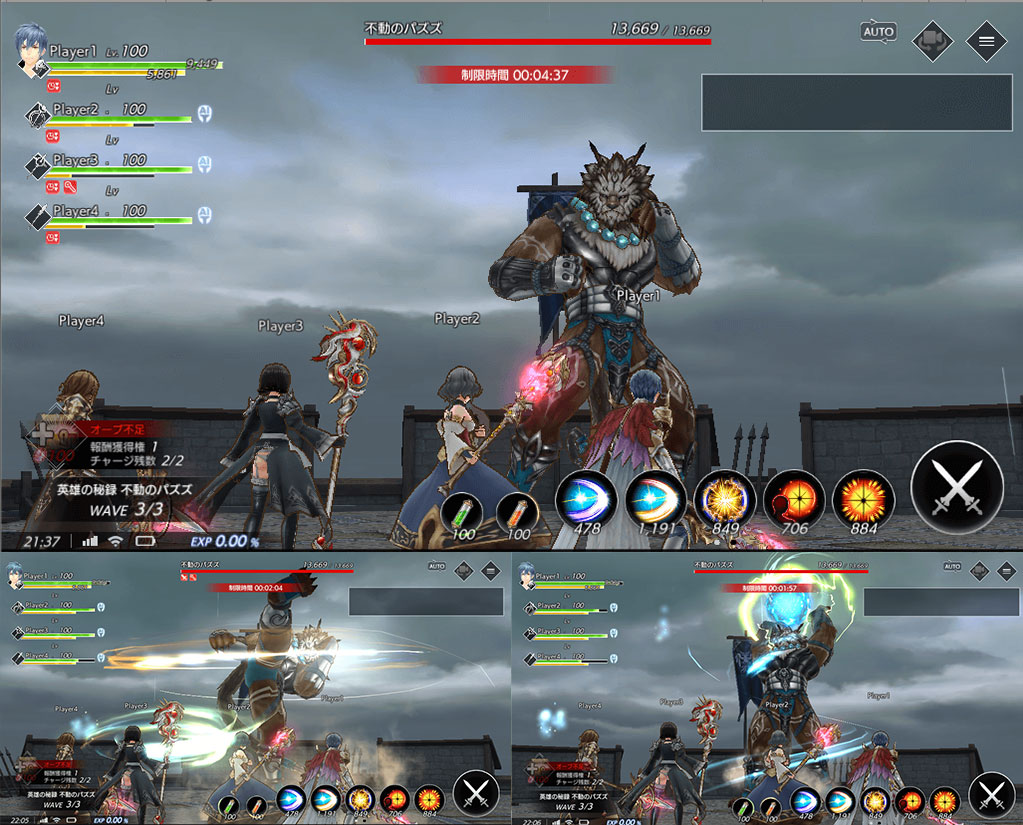This screenshot has width=1023, height=825.
Task: Activate the orange-blue crescent skill numbered 1,191
Action: pyautogui.click(x=656, y=498)
